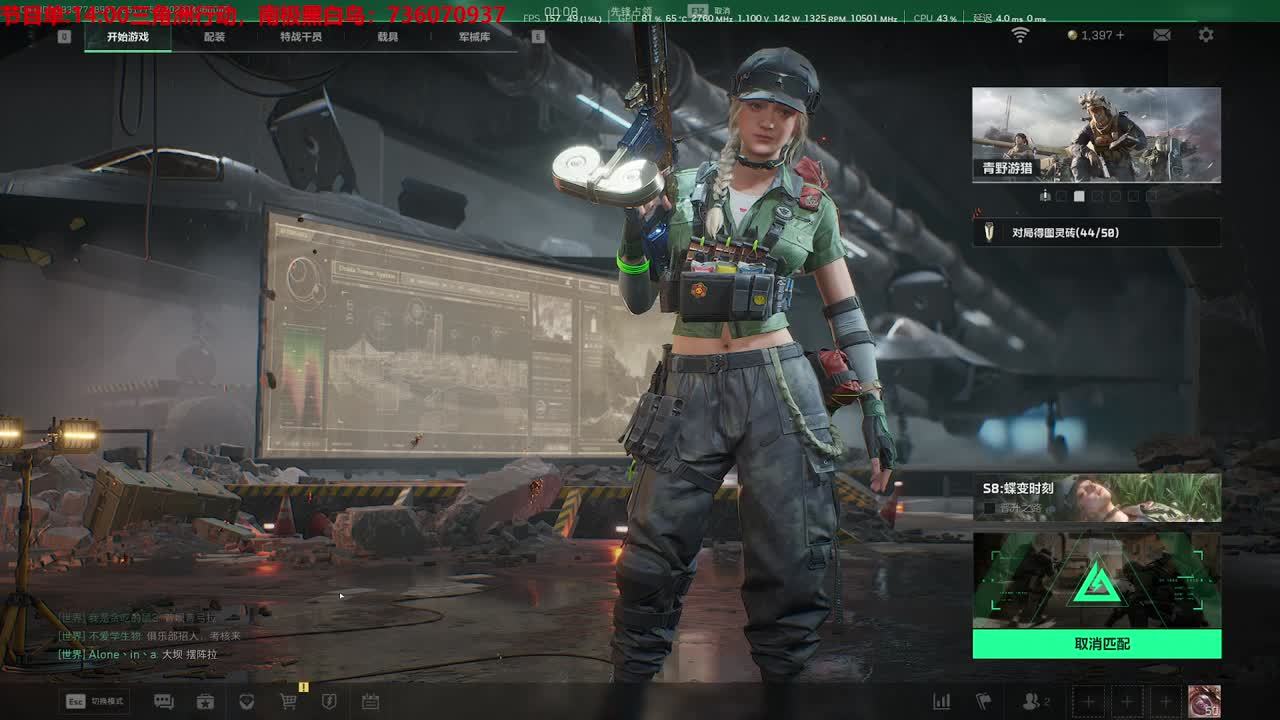Show the bar chart statistics icon

[x=941, y=702]
